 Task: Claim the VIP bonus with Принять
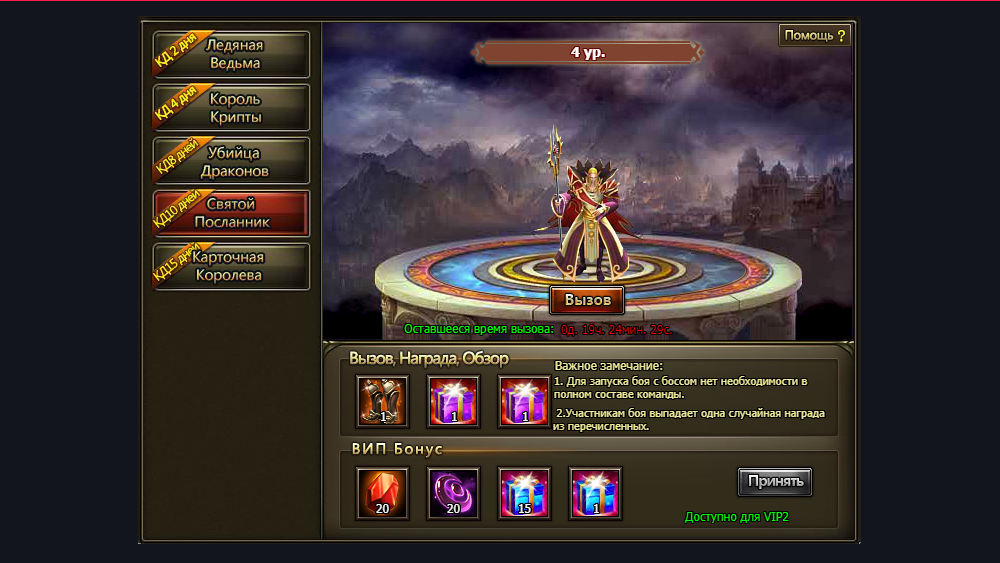[775, 481]
